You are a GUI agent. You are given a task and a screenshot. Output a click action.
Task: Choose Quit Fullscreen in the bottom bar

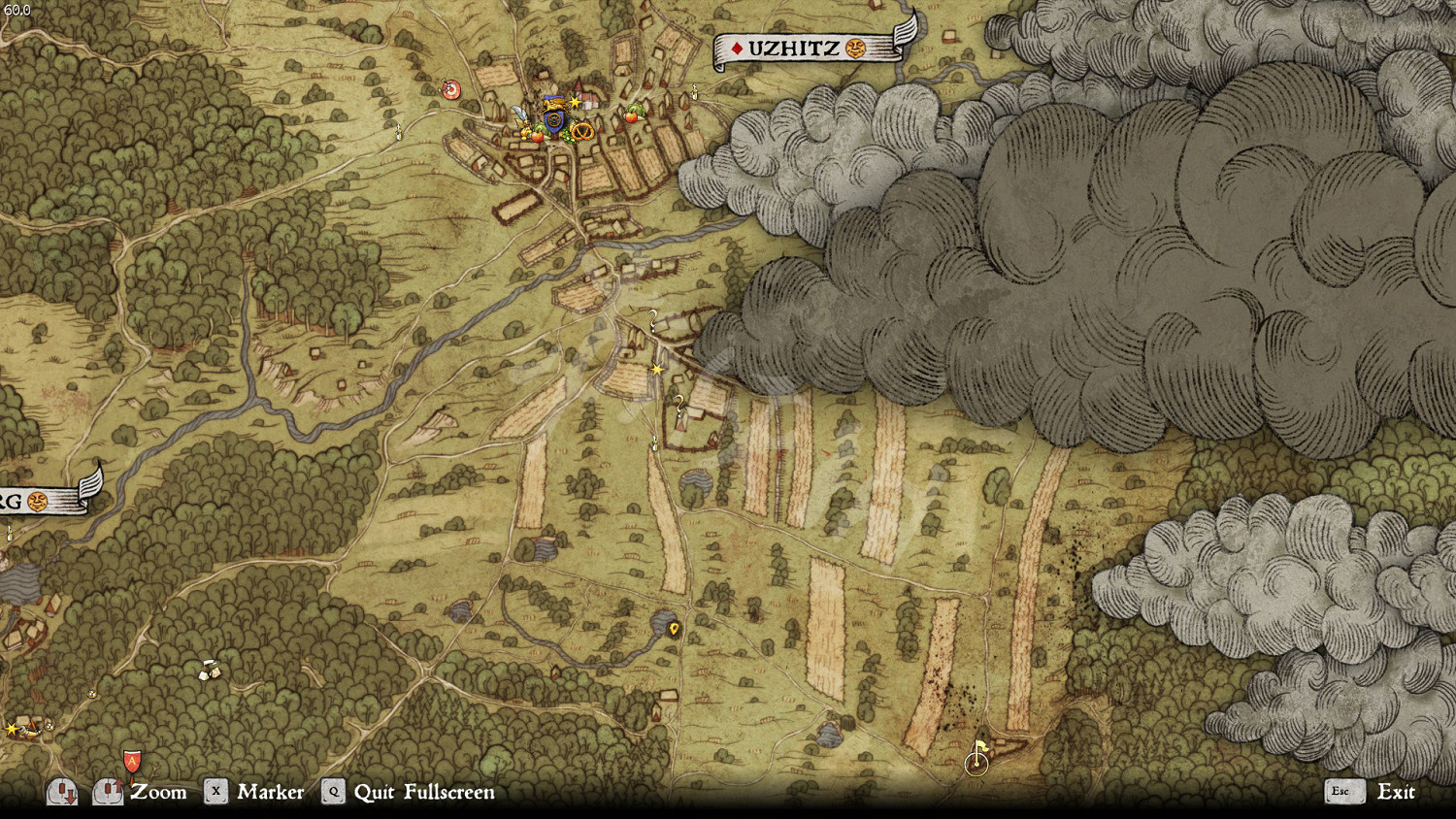423,792
